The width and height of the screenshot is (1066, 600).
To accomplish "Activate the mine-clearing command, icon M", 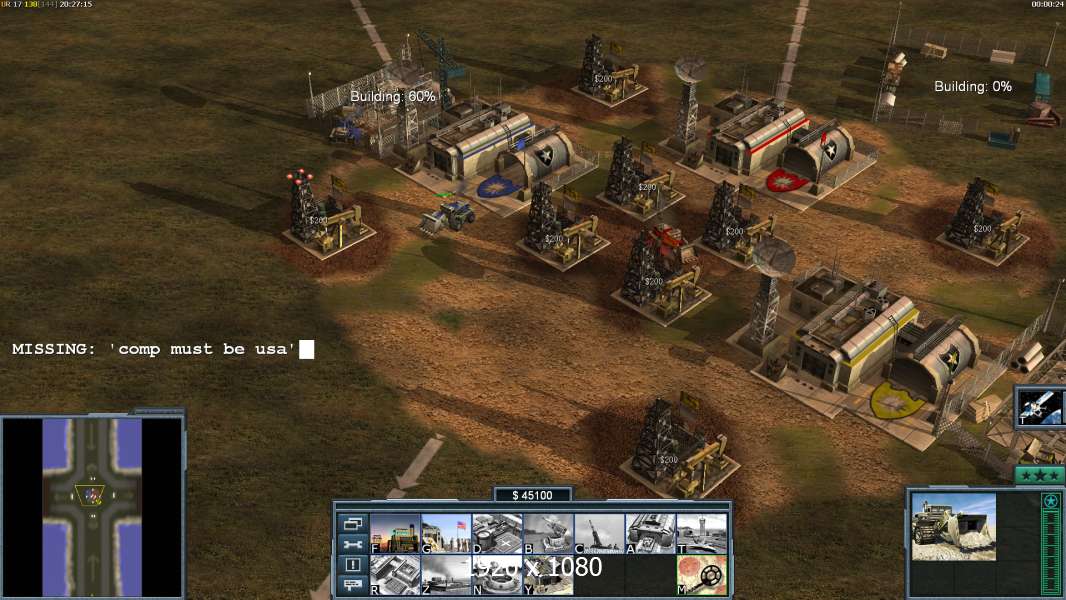I will [701, 575].
